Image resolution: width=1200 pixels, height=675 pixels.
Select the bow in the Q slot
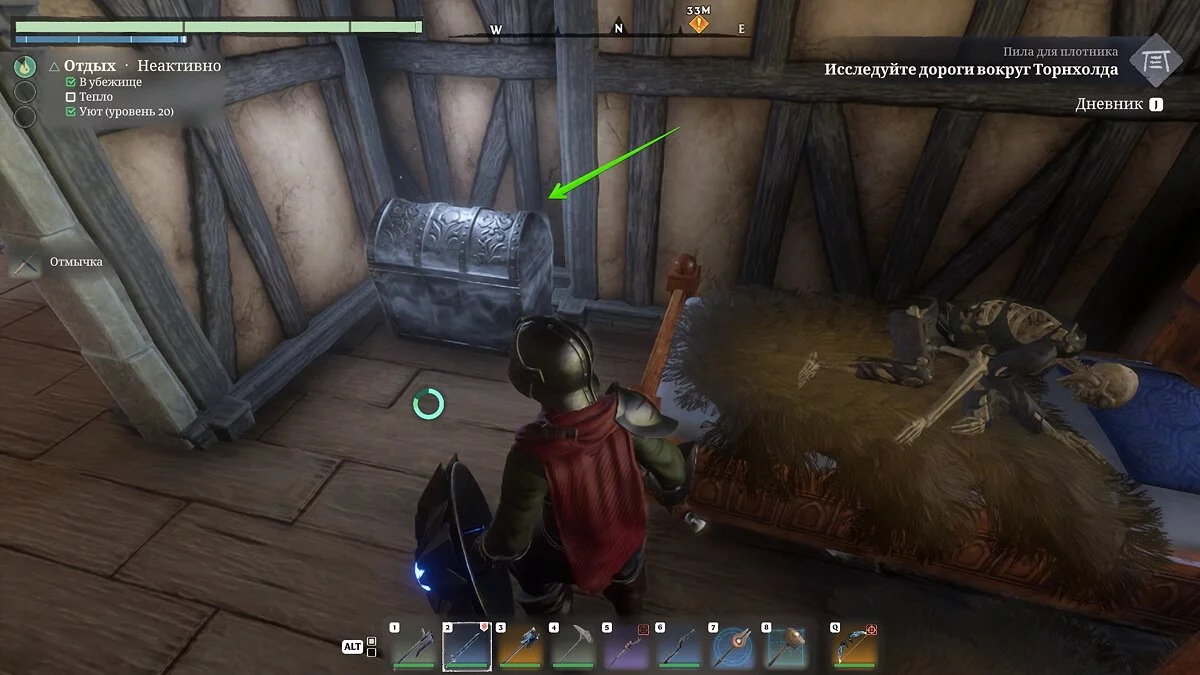[x=855, y=648]
